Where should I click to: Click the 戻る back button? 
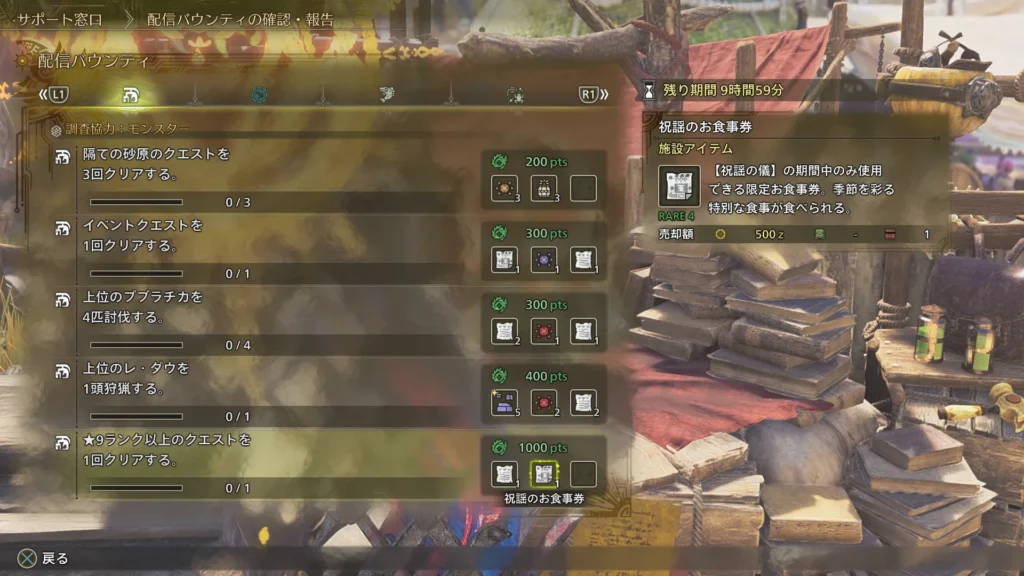coord(44,558)
